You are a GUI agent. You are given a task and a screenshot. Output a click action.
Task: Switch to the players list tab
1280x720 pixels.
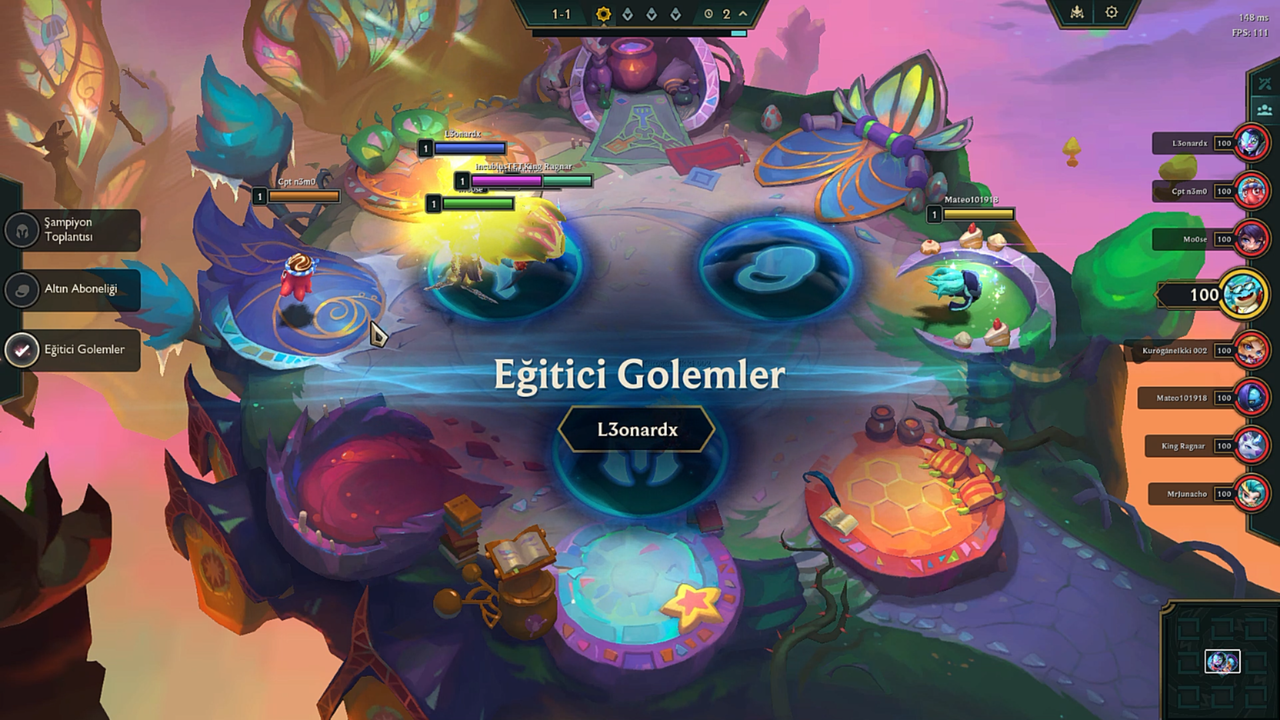(1265, 110)
